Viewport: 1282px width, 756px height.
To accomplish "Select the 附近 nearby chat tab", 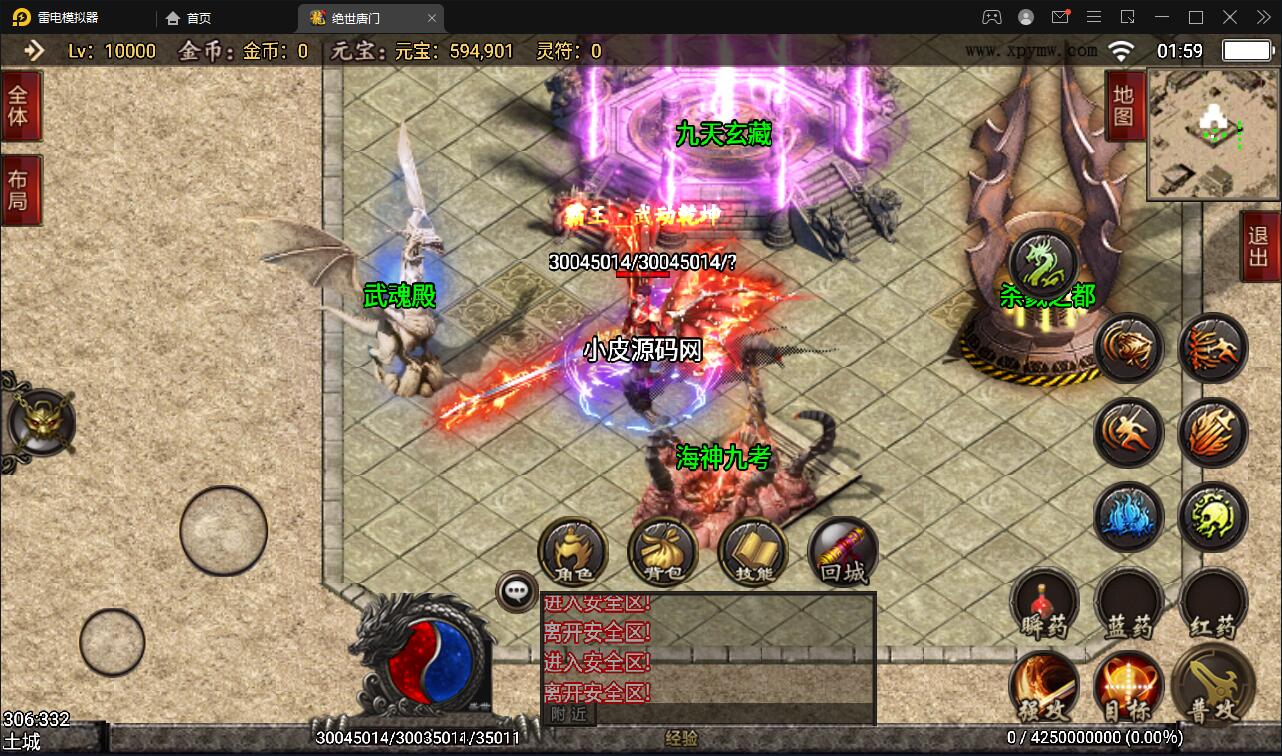I will coord(569,716).
